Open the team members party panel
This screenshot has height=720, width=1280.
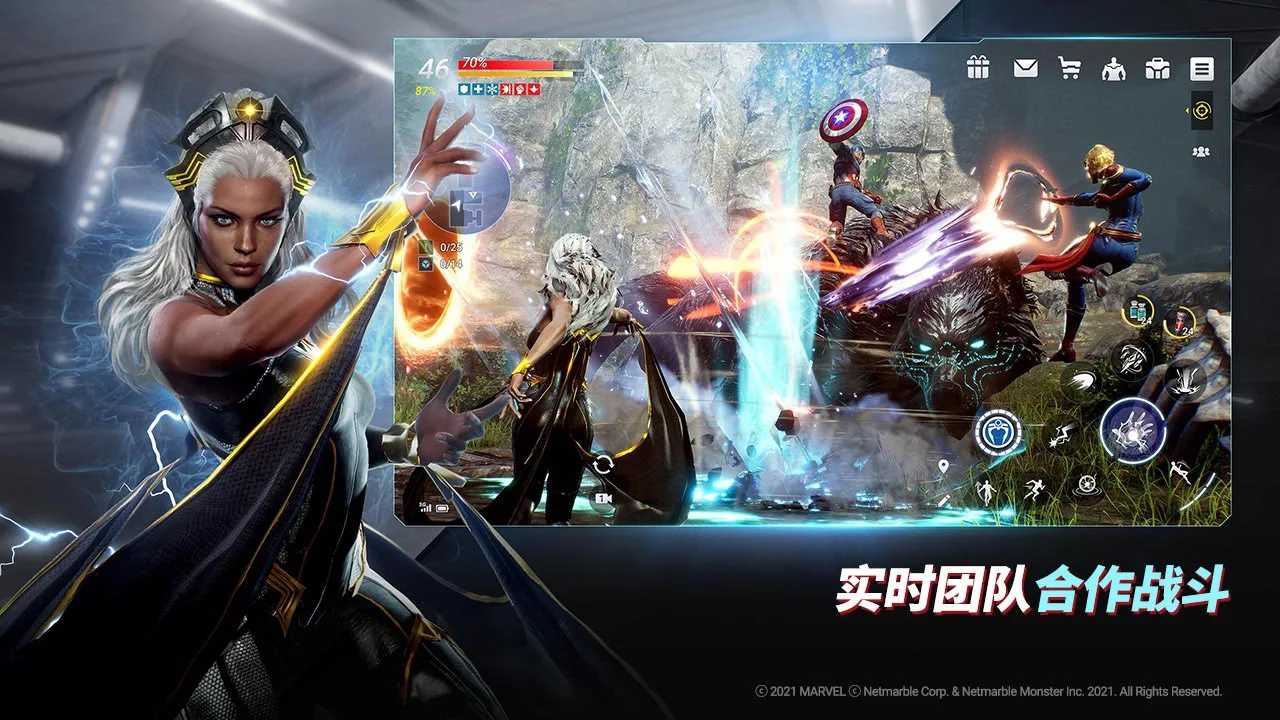pyautogui.click(x=1200, y=152)
